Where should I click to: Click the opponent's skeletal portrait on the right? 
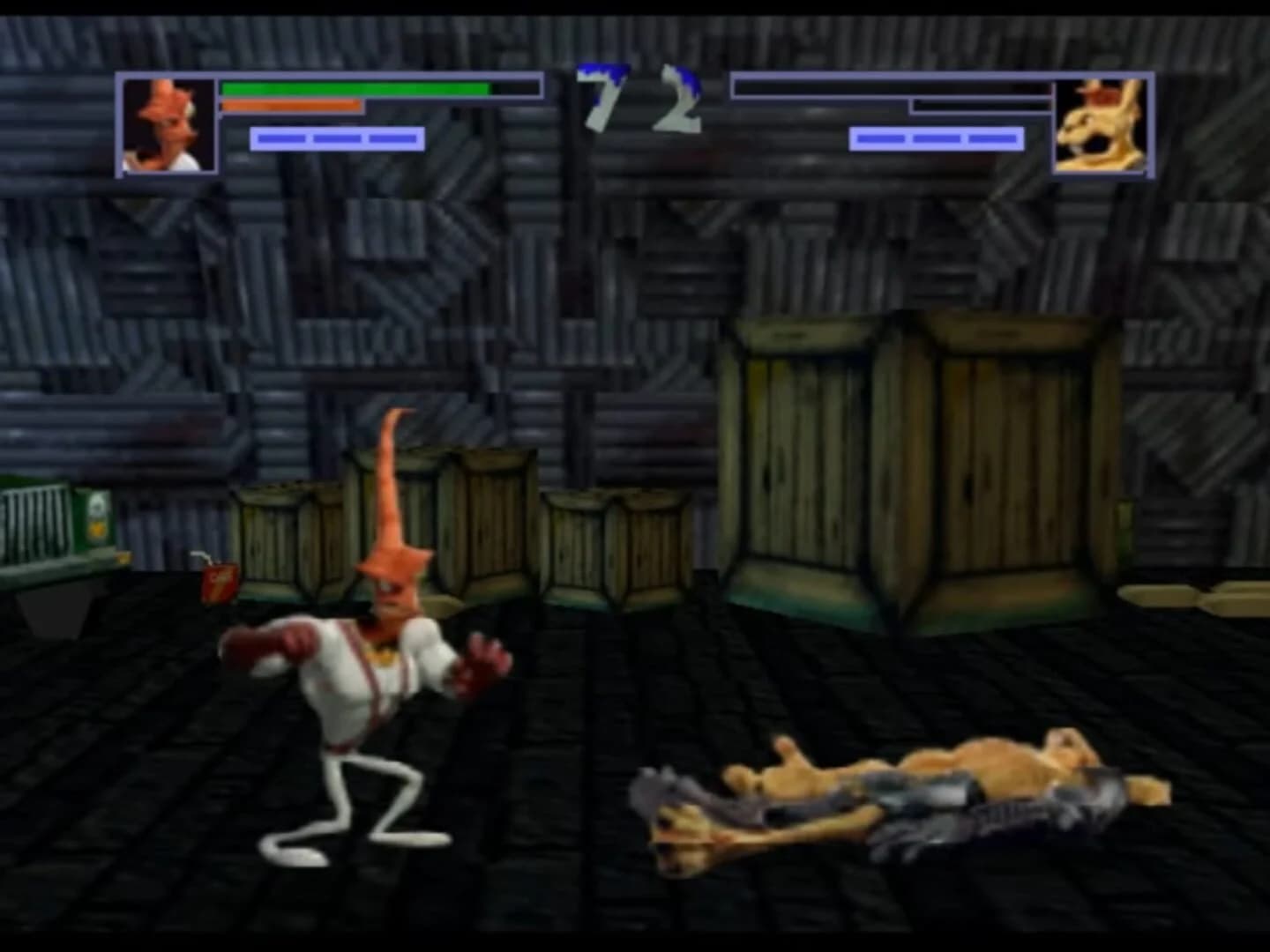pos(1102,123)
